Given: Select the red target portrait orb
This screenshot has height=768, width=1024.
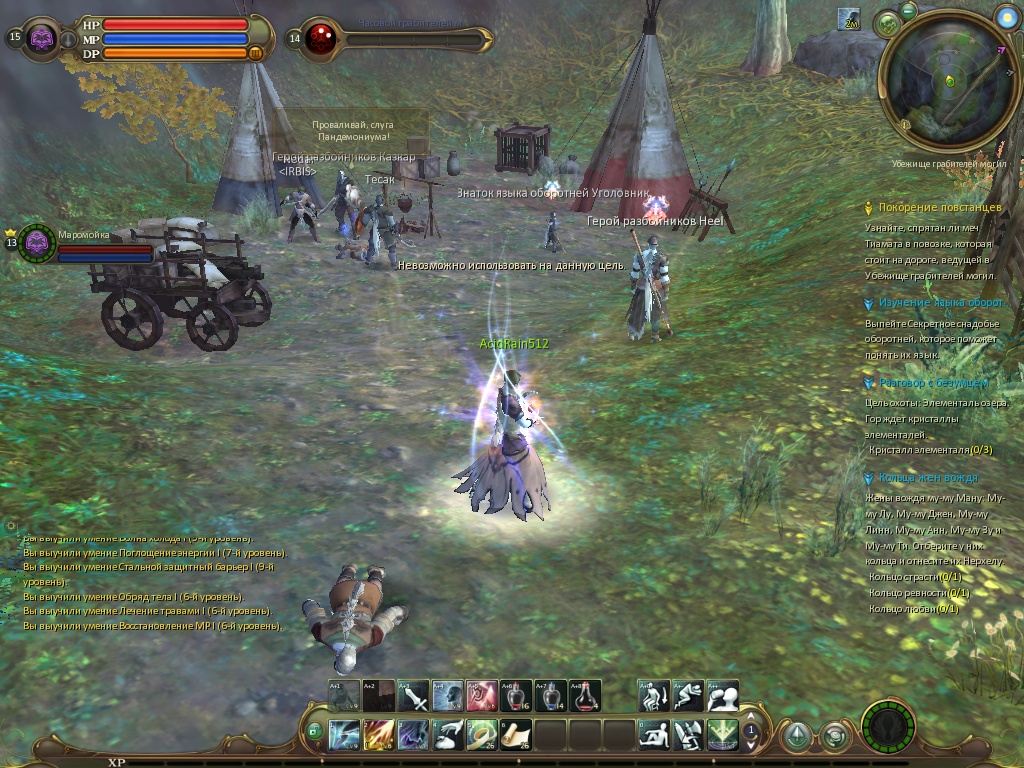Looking at the screenshot, I should [322, 39].
